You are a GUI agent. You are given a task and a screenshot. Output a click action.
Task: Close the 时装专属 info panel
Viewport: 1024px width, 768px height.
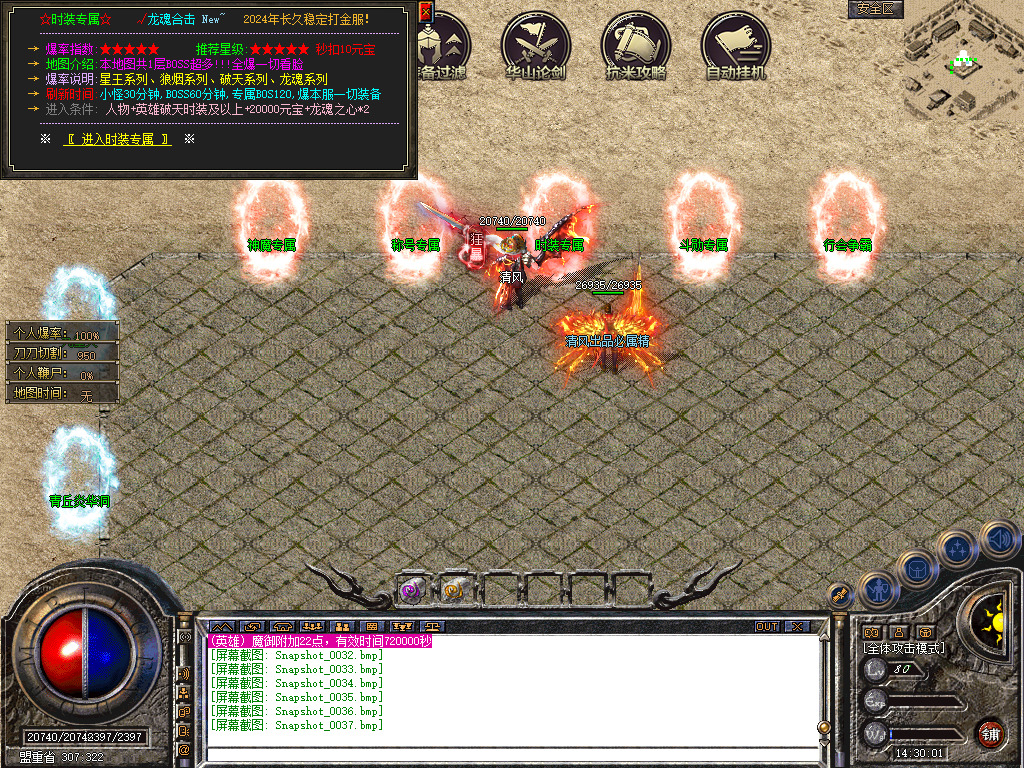coord(425,12)
